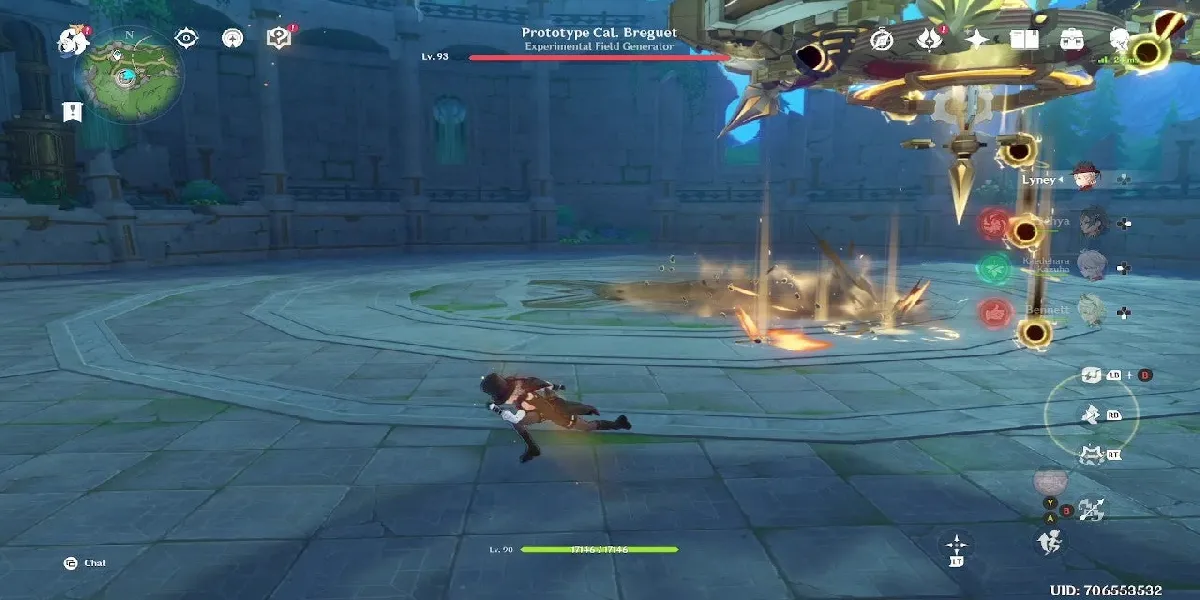Screen dimensions: 1200x600
Task: Toggle the eye-shaped elemental sight icon
Action: click(186, 38)
